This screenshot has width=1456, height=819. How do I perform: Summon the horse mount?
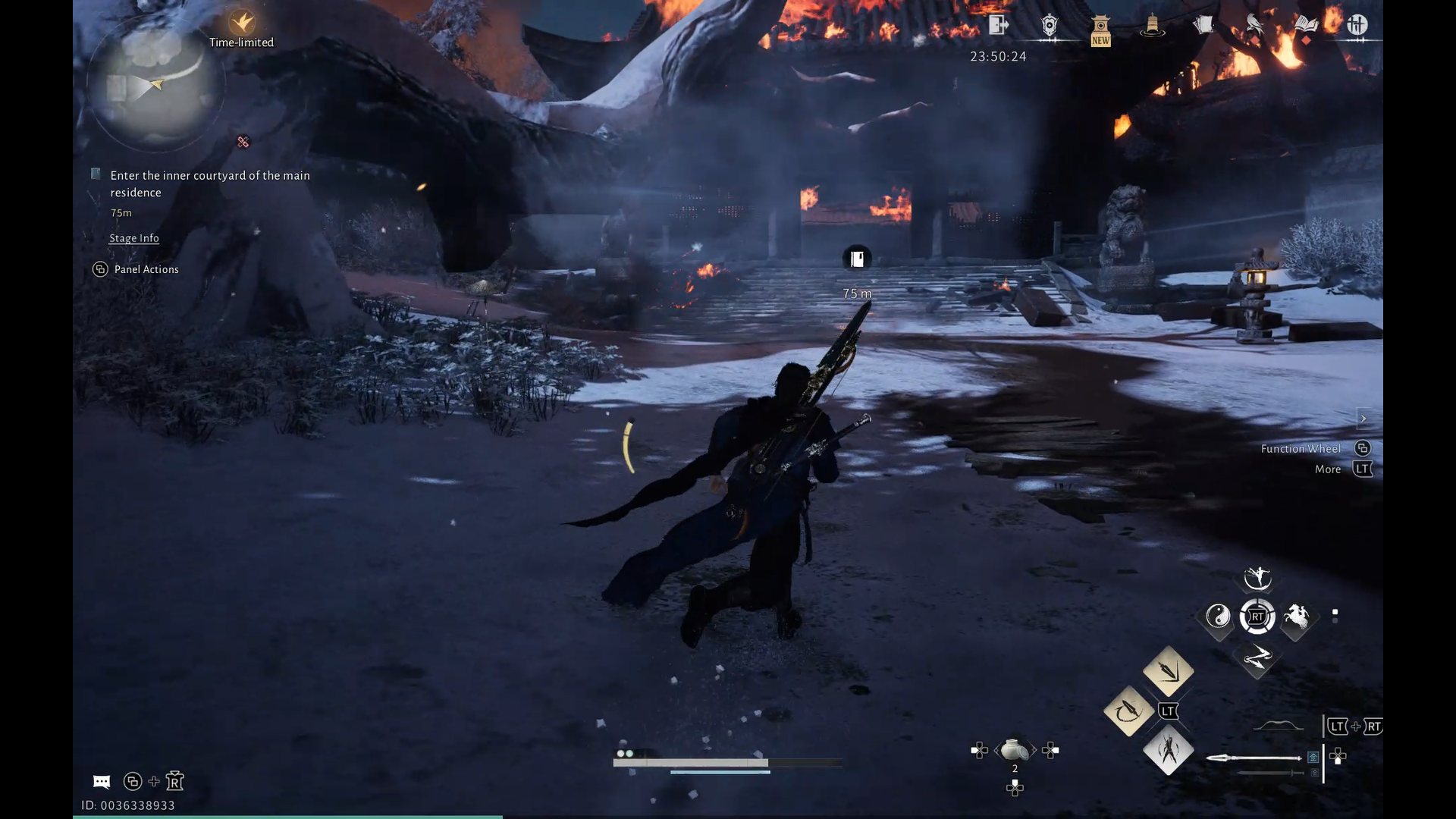(1296, 617)
